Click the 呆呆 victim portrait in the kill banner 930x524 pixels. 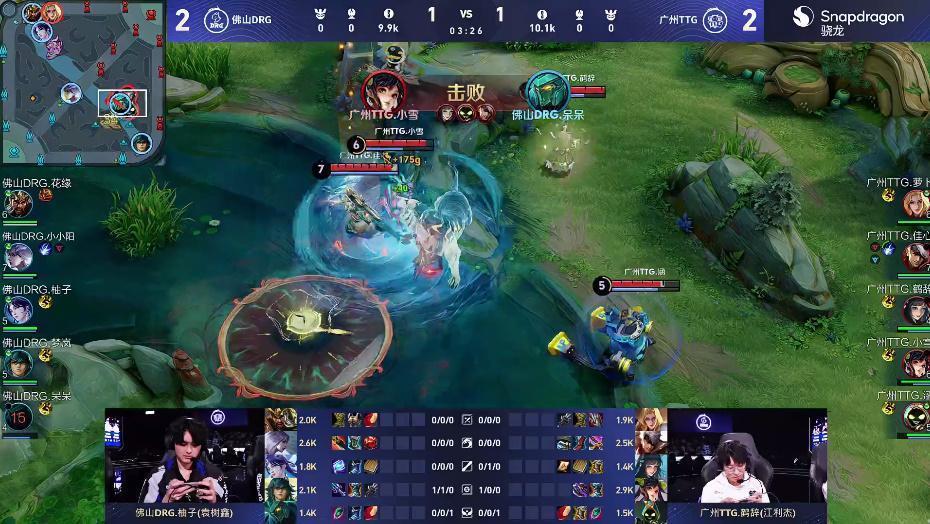tap(547, 91)
